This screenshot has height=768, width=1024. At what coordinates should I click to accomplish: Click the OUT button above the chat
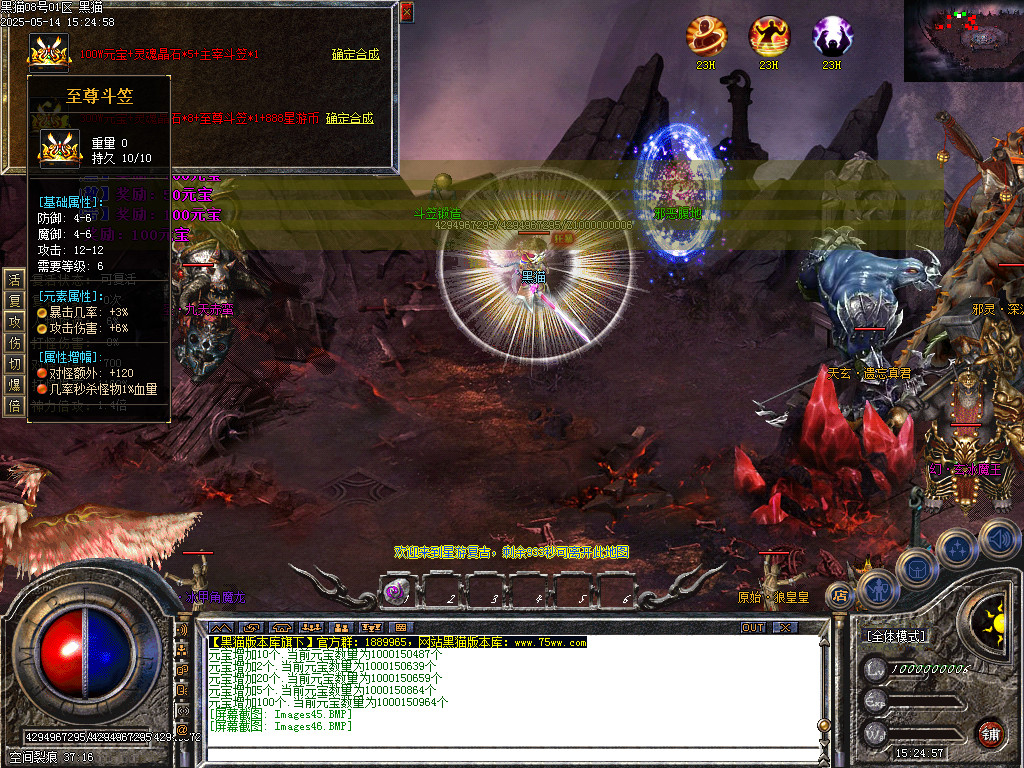752,627
